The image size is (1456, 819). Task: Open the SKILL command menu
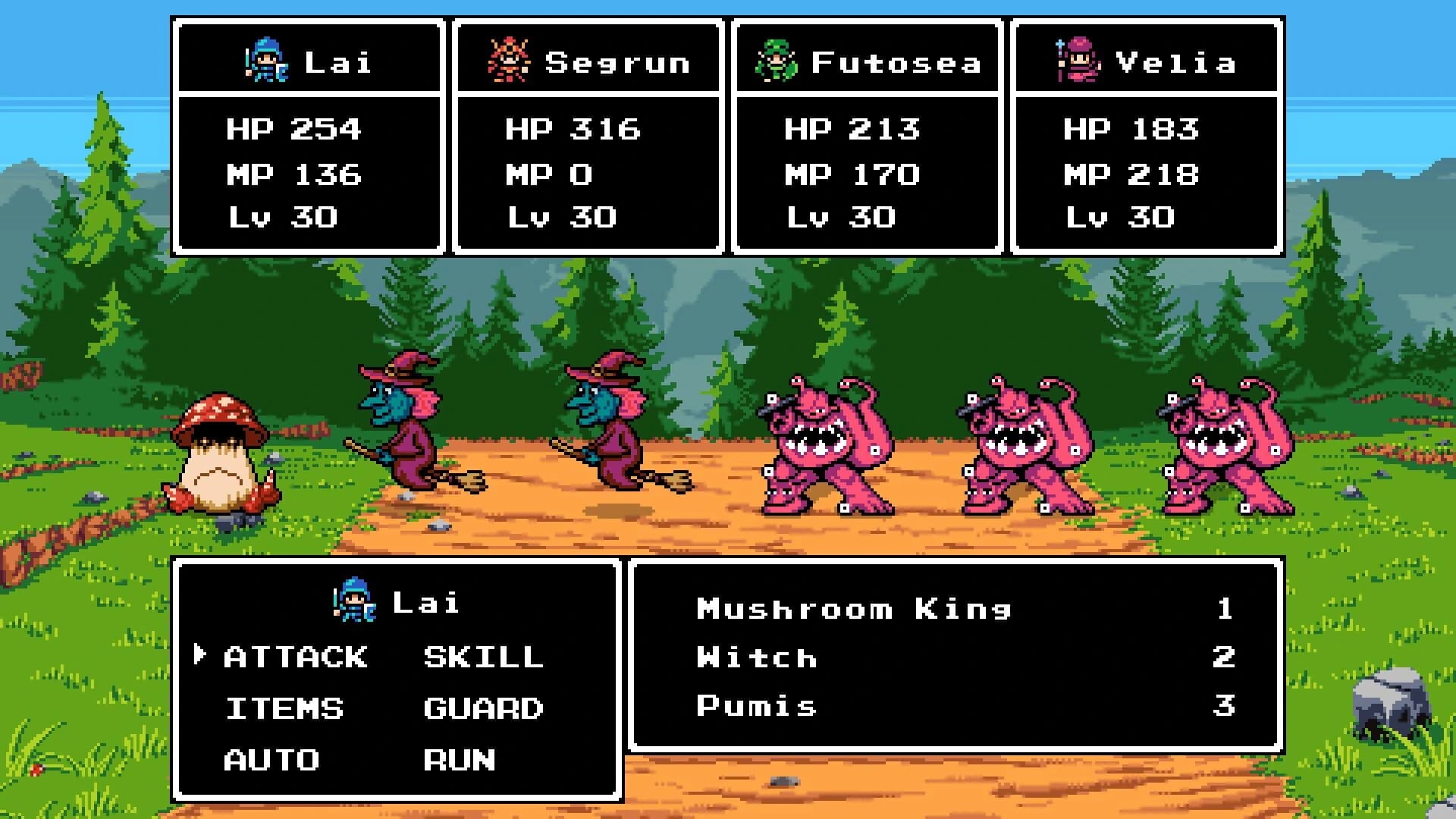pyautogui.click(x=482, y=657)
